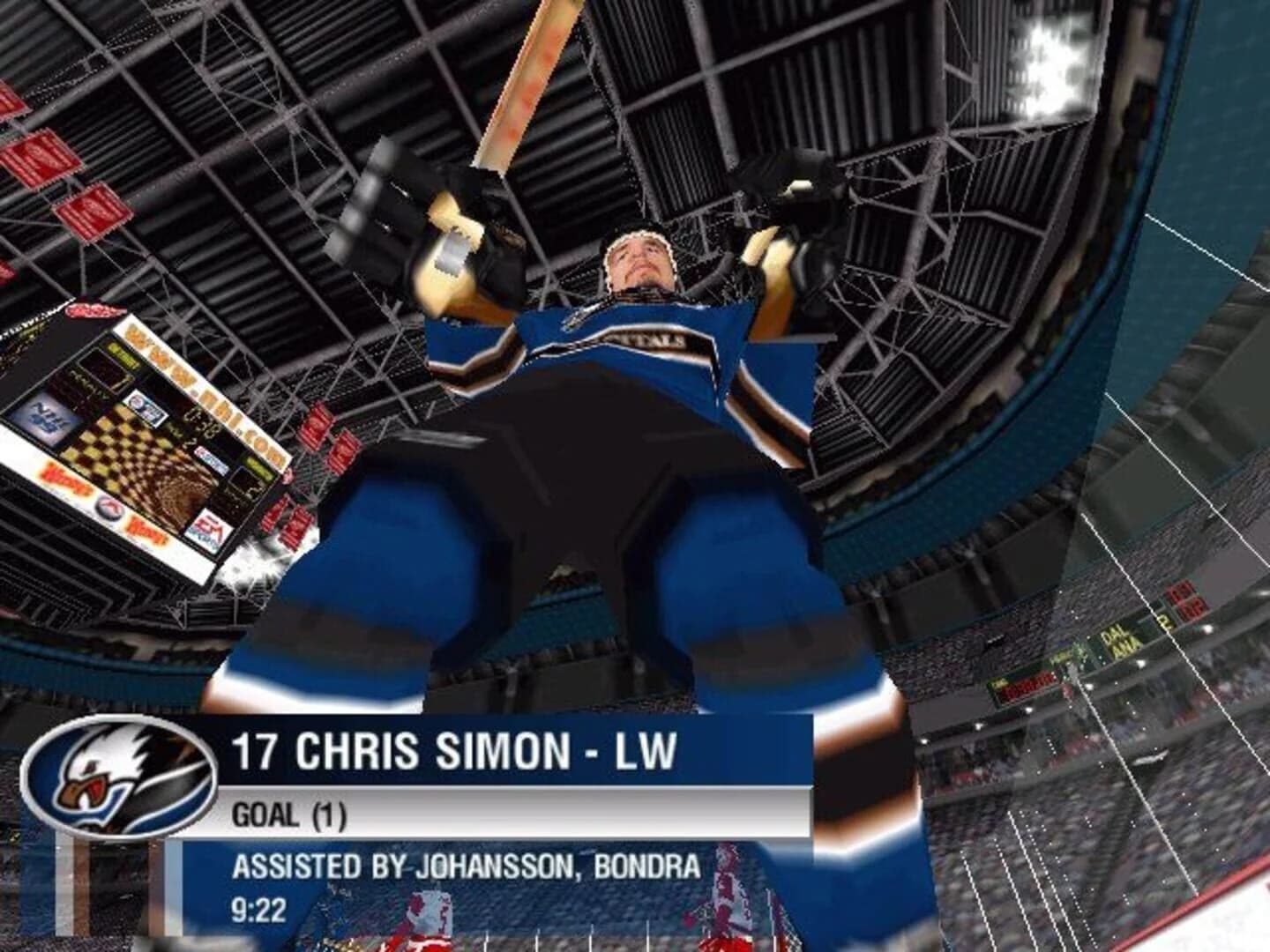Click the EA Sports logo on the scoreboard
Screen dimensions: 1270x952
click(x=212, y=529)
